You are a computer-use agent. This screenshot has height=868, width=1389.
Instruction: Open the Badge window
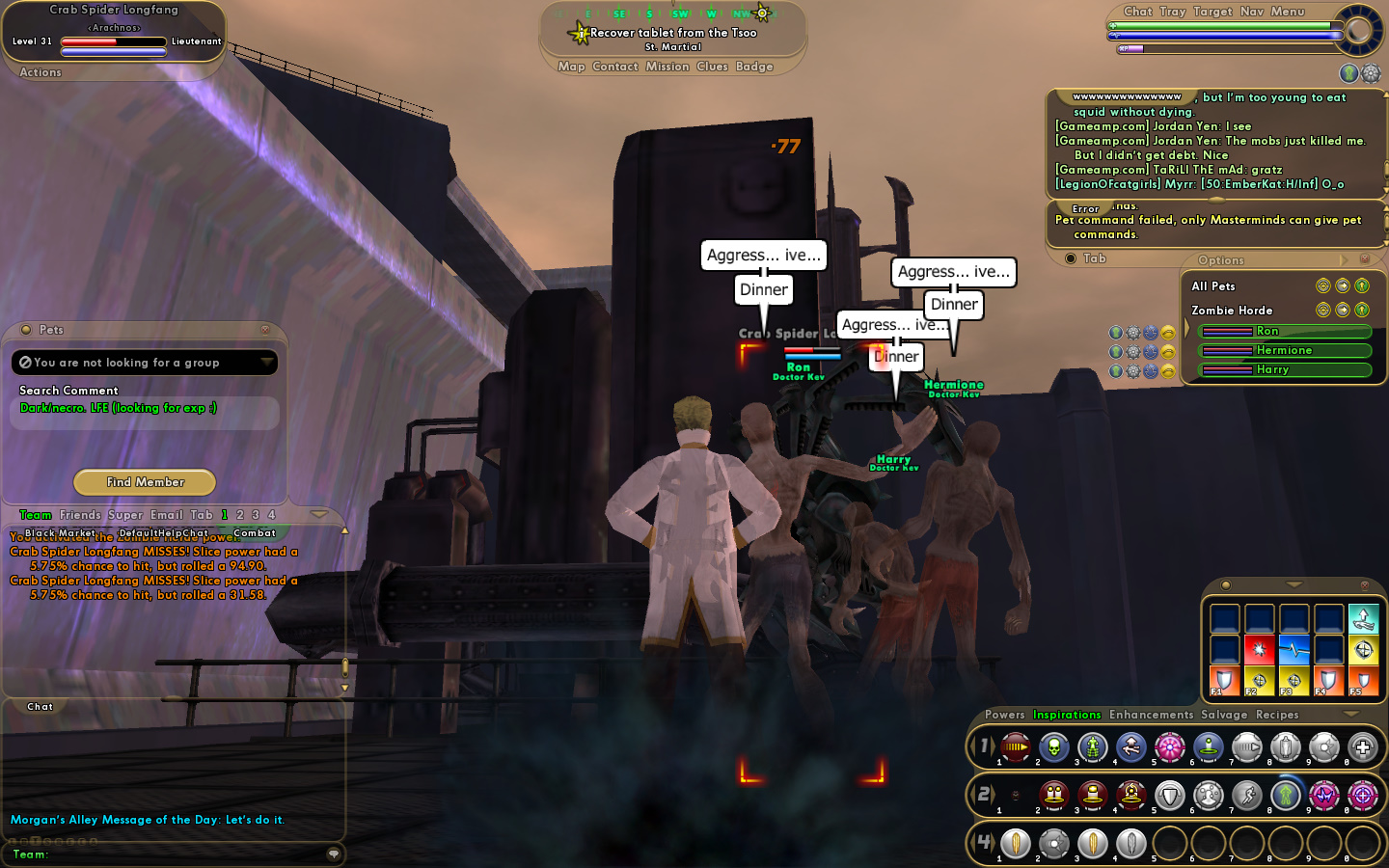pos(754,67)
